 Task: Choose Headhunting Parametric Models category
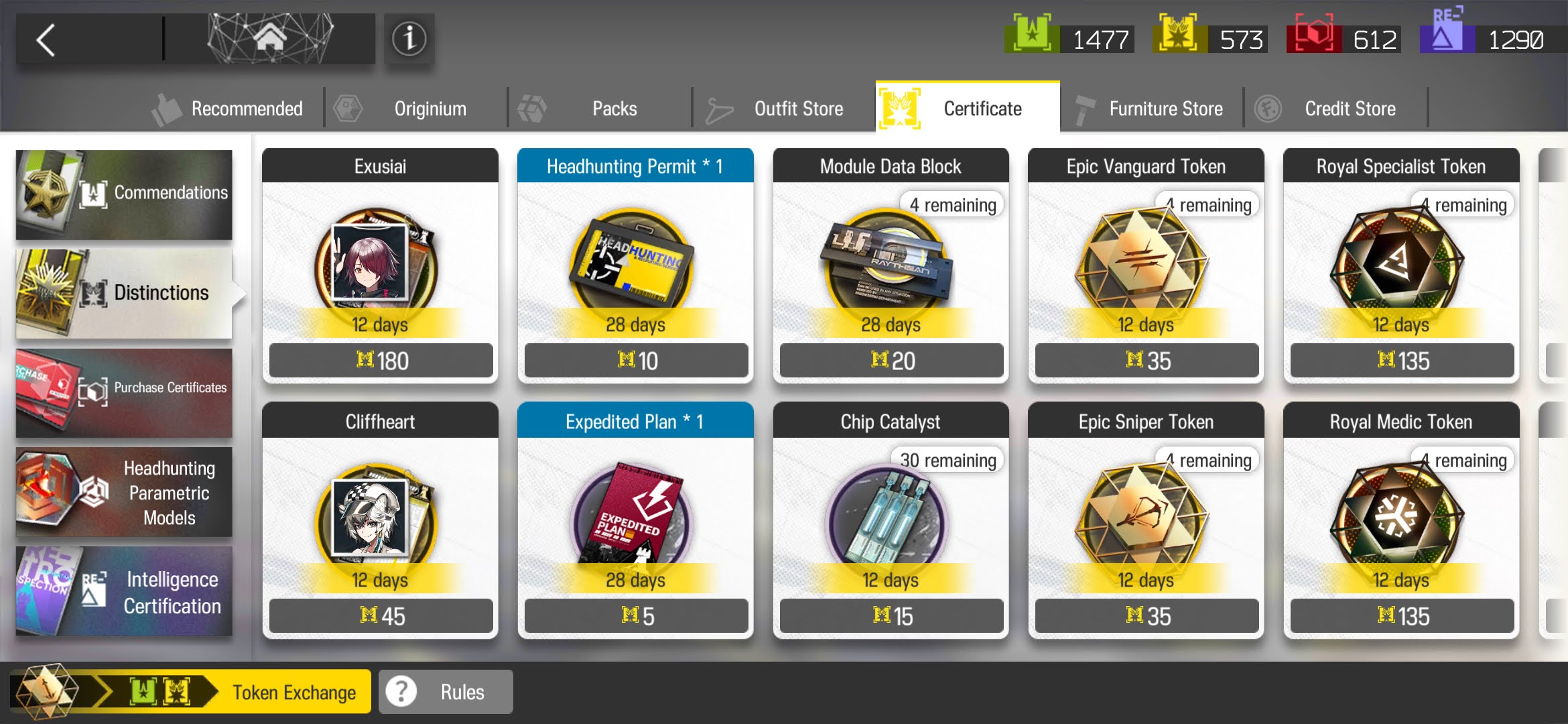tap(124, 492)
